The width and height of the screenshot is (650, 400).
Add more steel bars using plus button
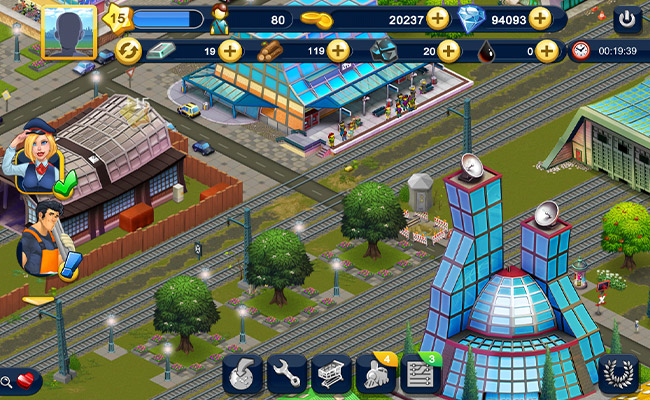click(x=230, y=50)
